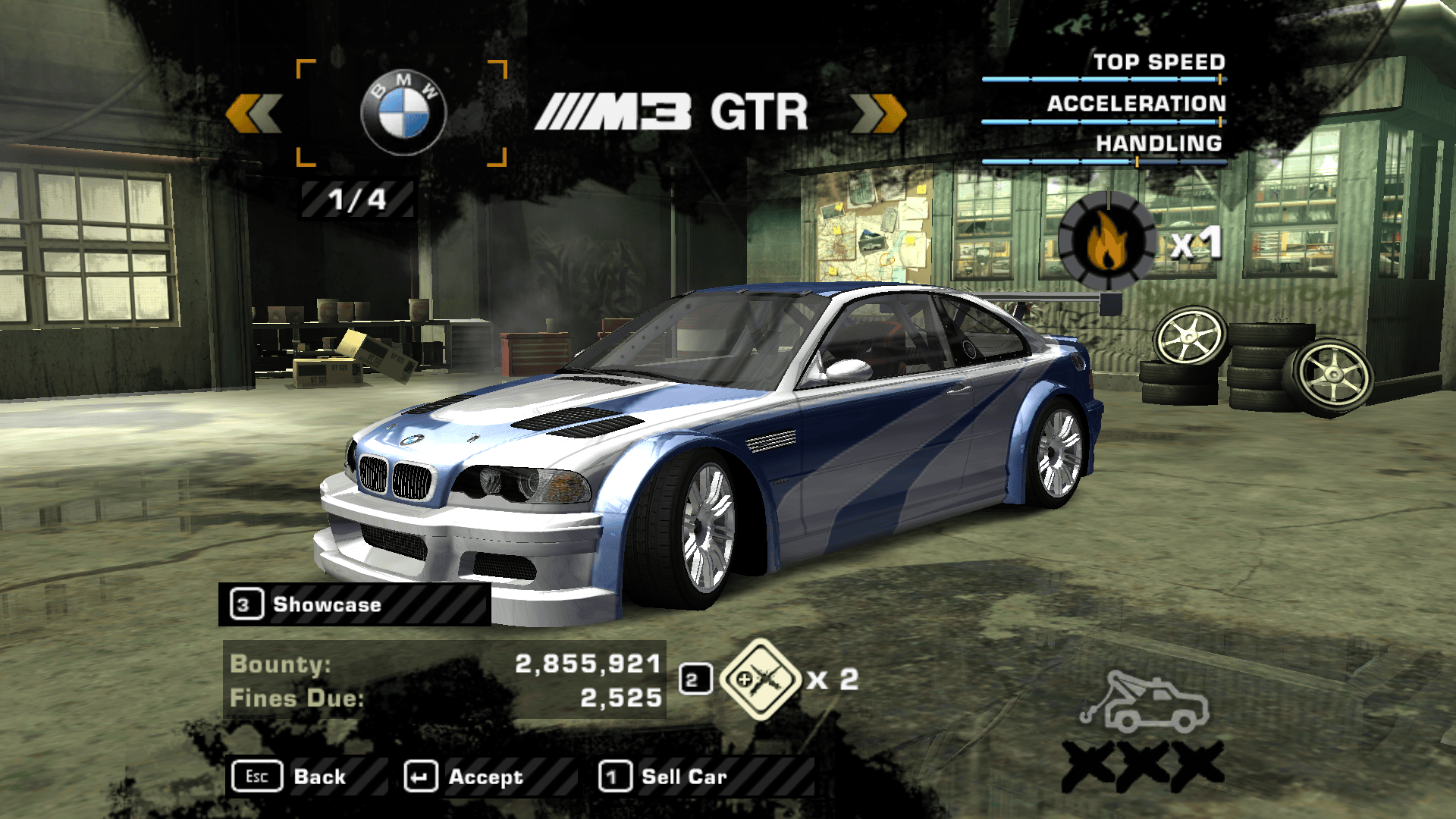Go Back to the previous menu
The image size is (1456, 819).
click(x=307, y=777)
